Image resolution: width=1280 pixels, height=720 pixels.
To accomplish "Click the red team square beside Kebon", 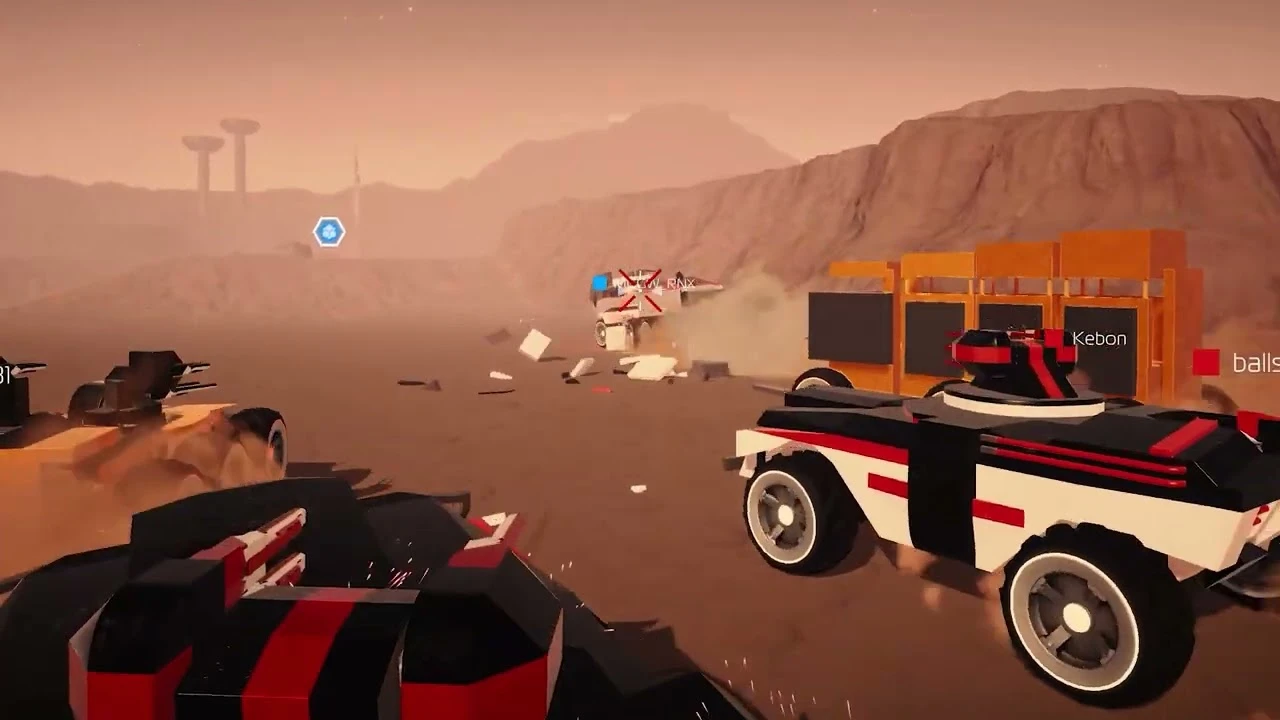I will point(1053,338).
